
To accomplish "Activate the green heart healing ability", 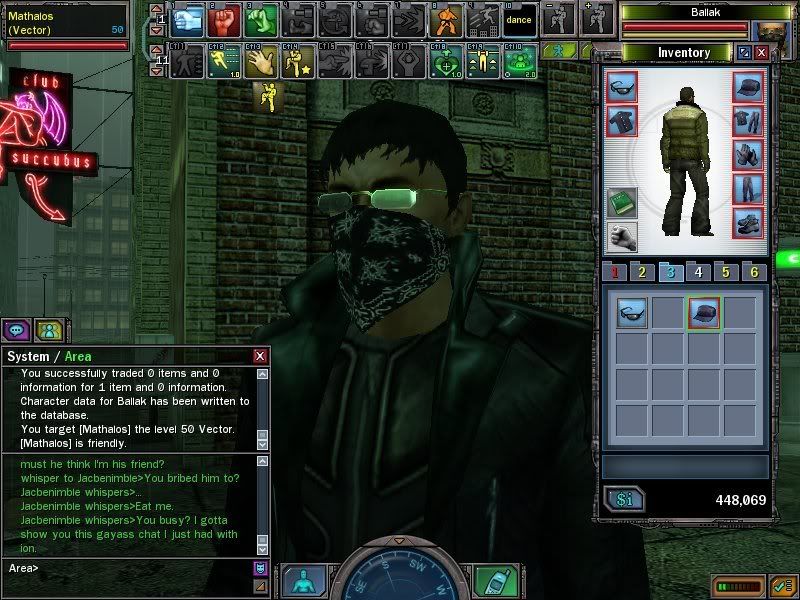I will [x=445, y=60].
